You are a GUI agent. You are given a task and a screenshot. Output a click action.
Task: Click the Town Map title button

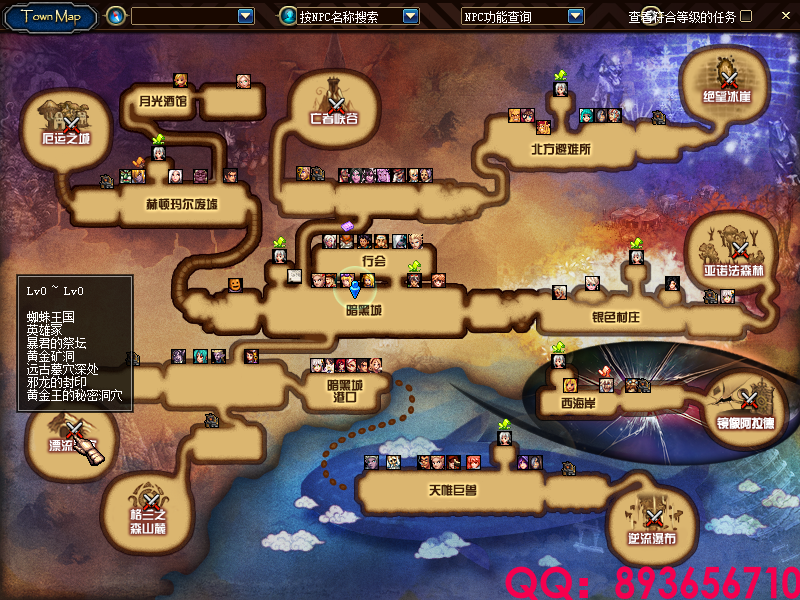51,16
